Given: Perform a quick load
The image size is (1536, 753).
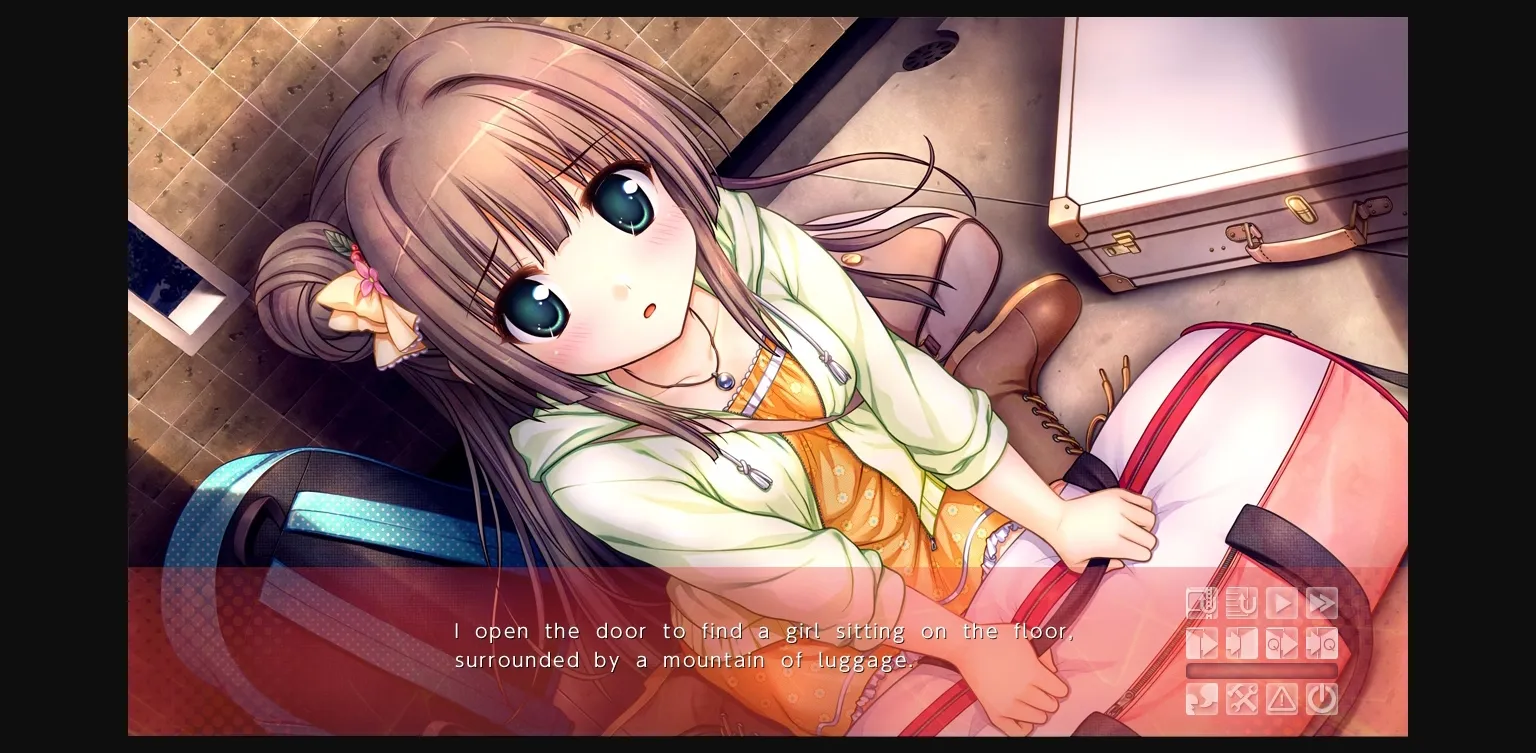Looking at the screenshot, I should [1321, 643].
